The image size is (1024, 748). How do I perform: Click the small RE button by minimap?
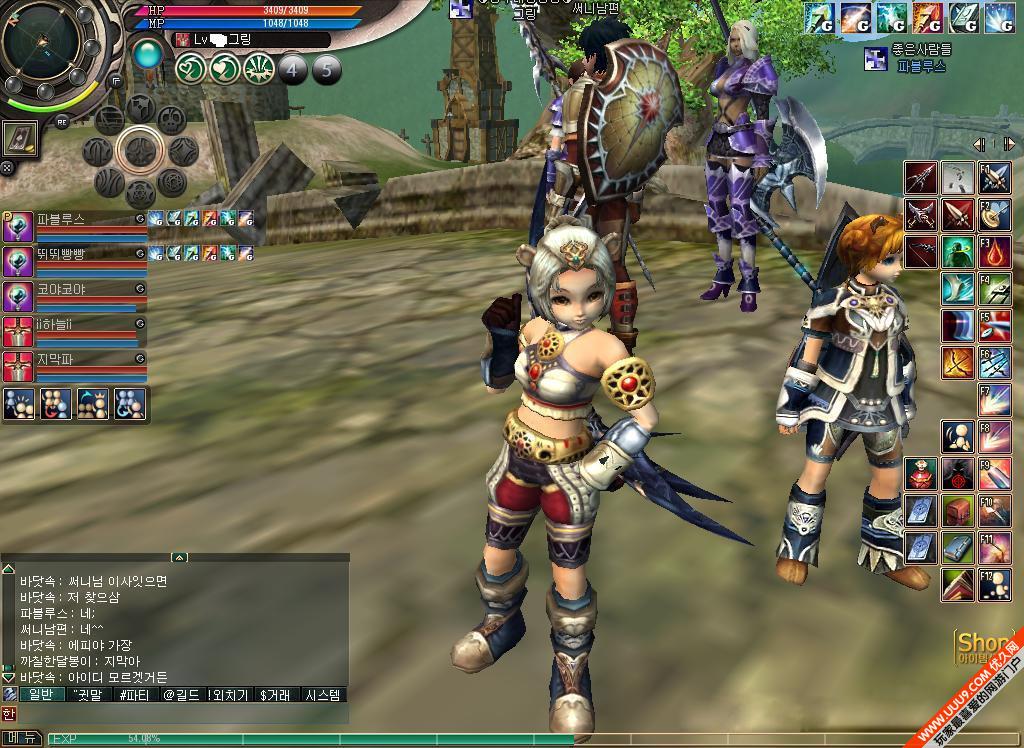62,121
